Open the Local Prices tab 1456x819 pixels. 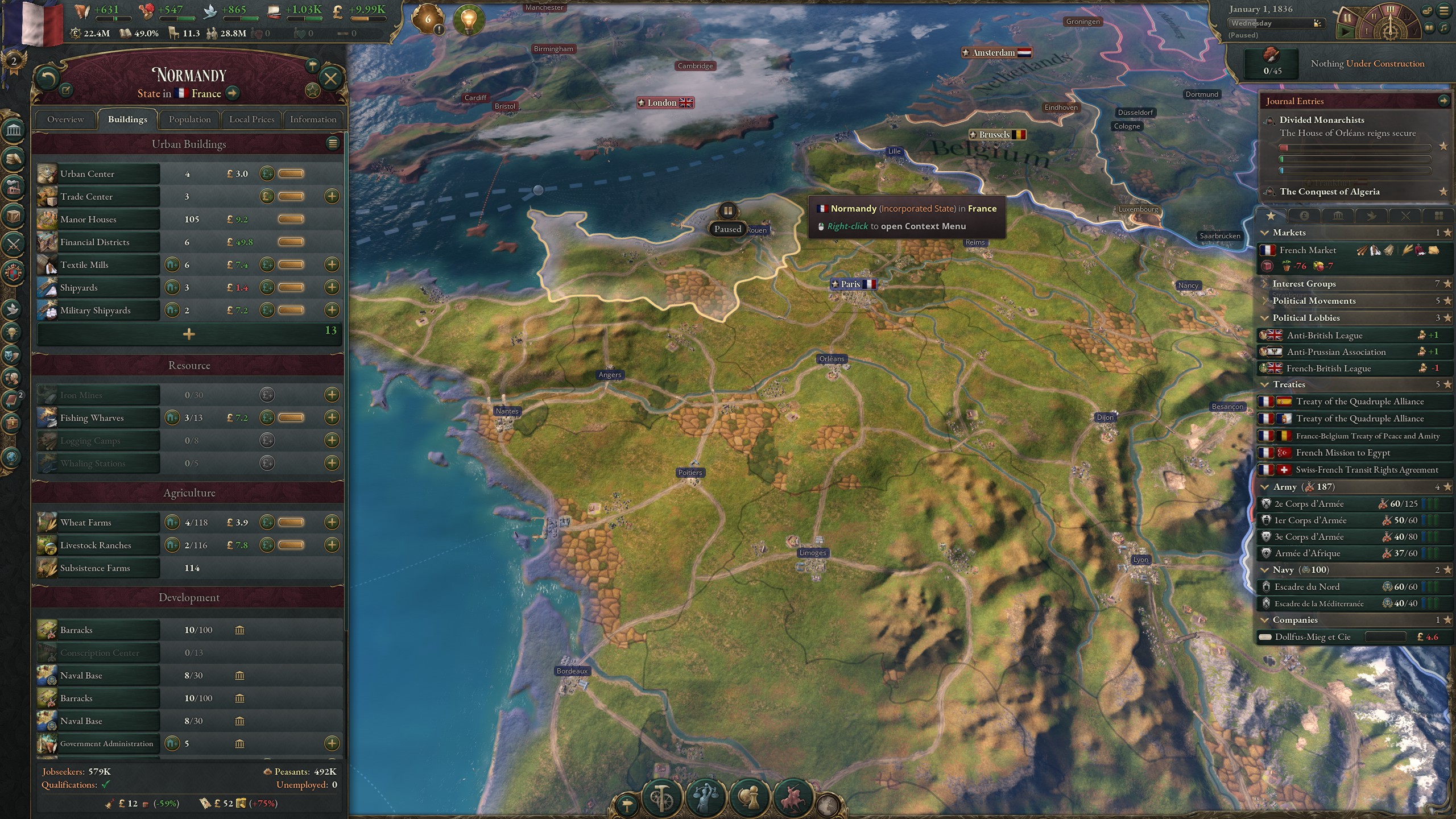coord(252,119)
